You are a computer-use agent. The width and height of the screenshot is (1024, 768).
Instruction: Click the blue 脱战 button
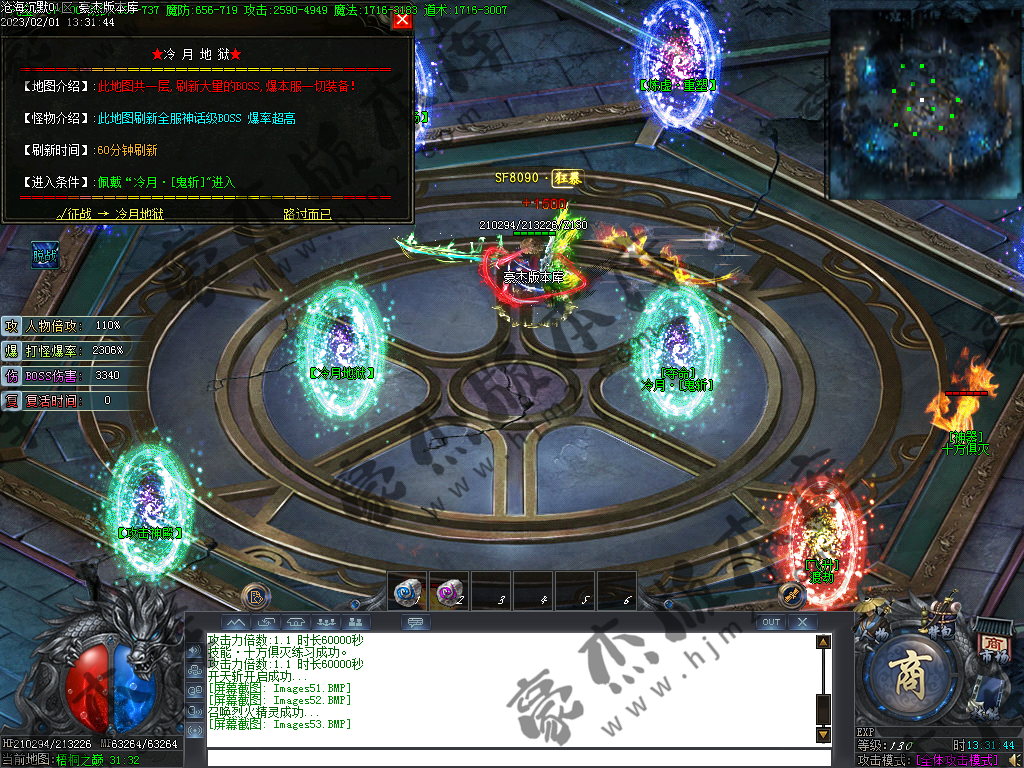tap(44, 254)
